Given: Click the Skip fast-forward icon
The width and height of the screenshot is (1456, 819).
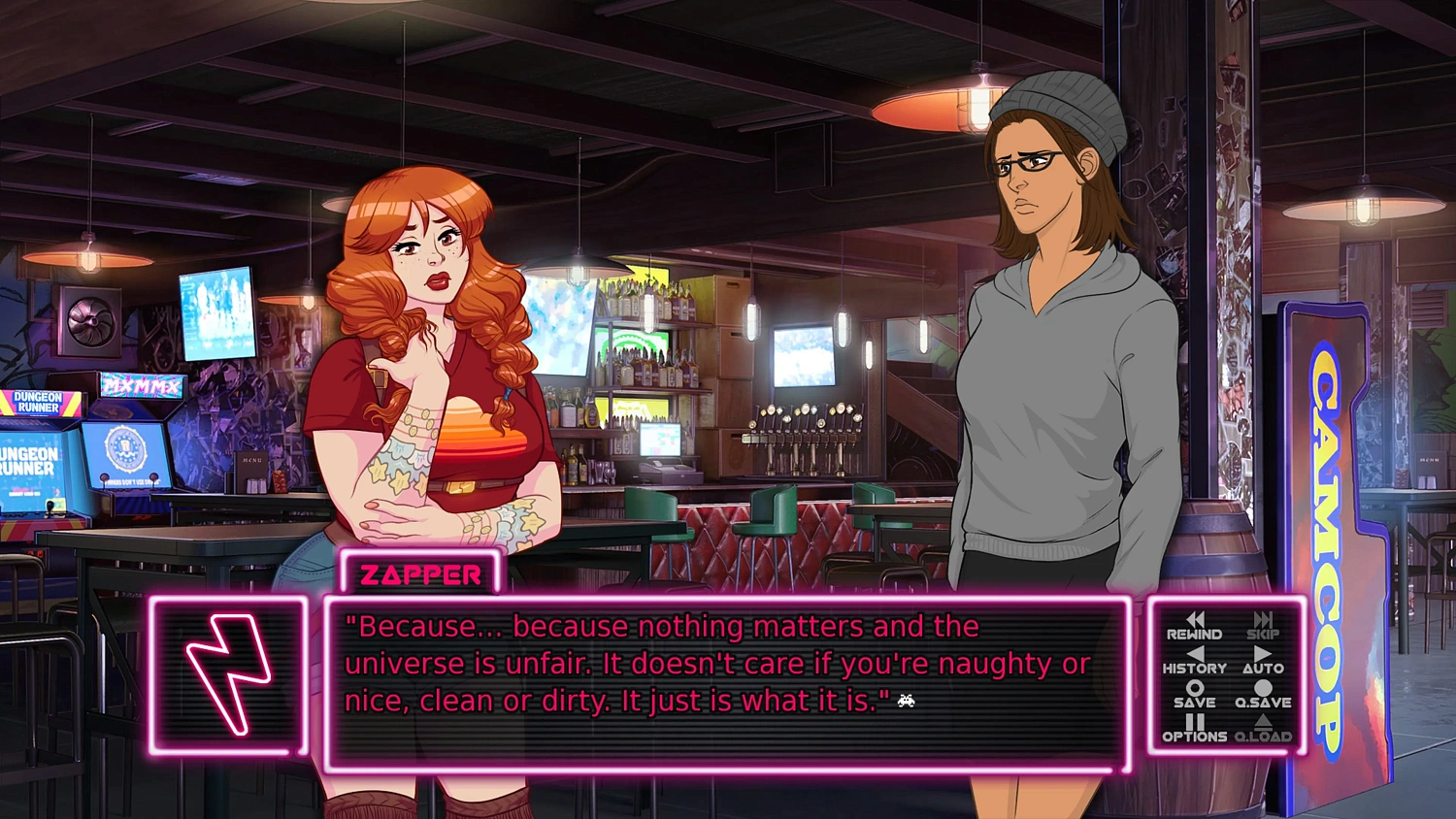Looking at the screenshot, I should click(1263, 619).
